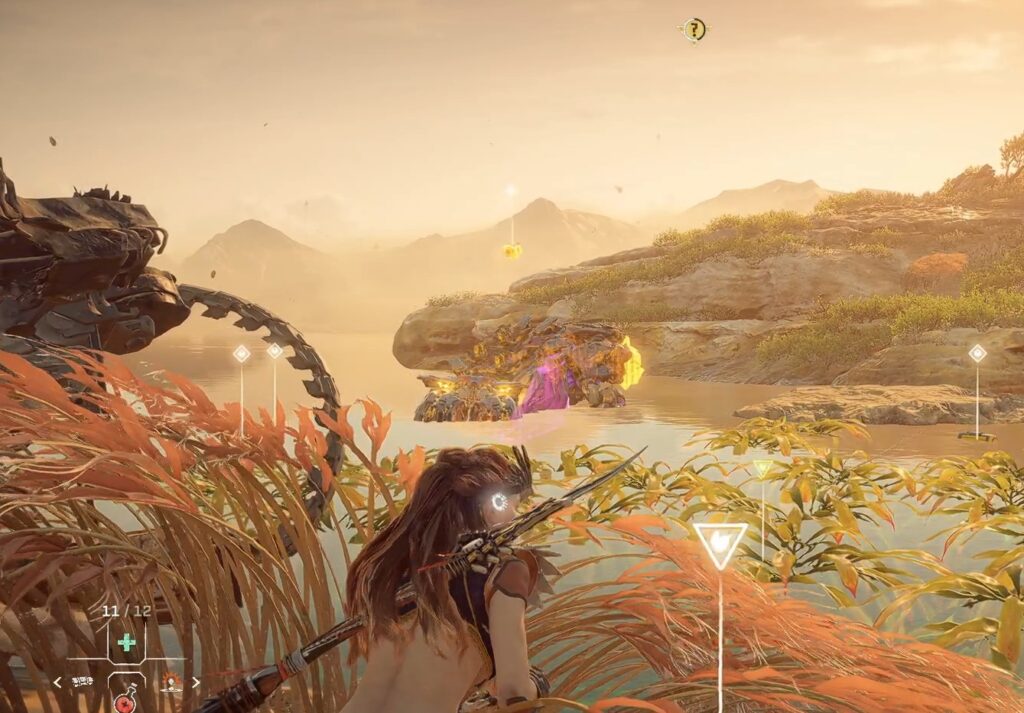Screen dimensions: 1024x713
Task: Cycle tools with the right arrow
Action: click(x=196, y=682)
